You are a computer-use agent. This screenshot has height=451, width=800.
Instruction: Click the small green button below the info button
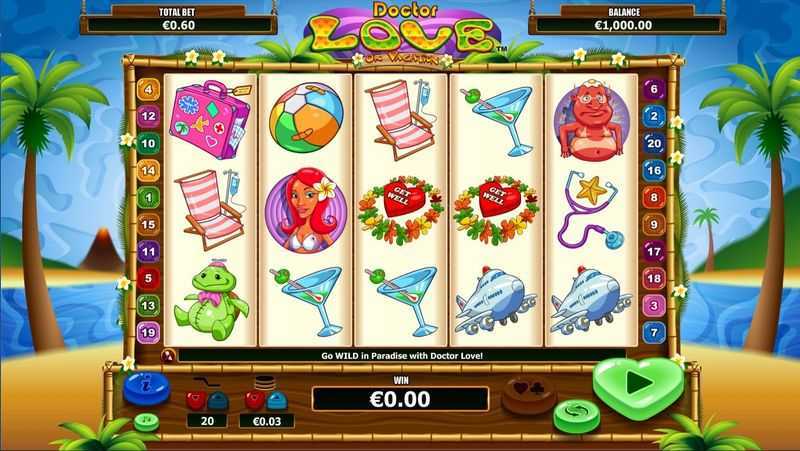pos(147,421)
